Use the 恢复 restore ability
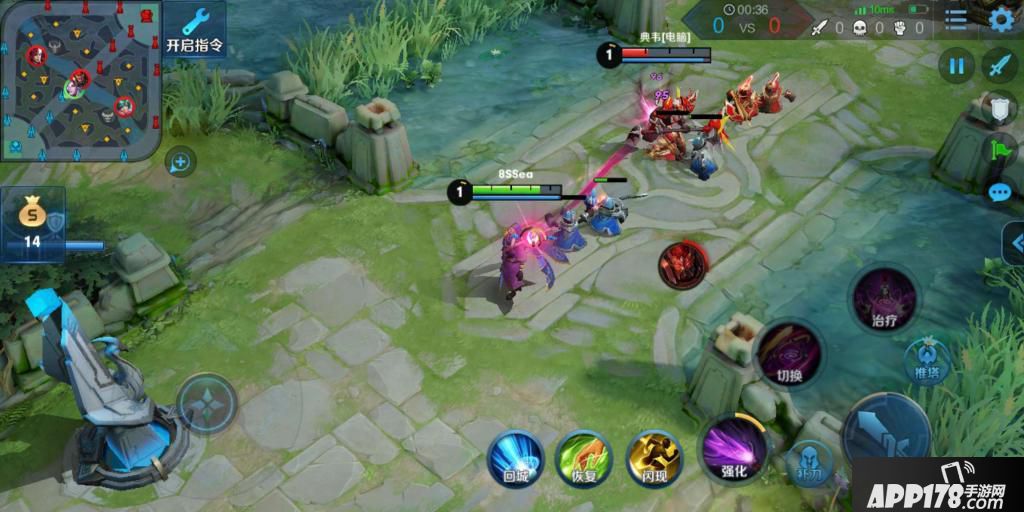This screenshot has width=1024, height=512. point(584,459)
